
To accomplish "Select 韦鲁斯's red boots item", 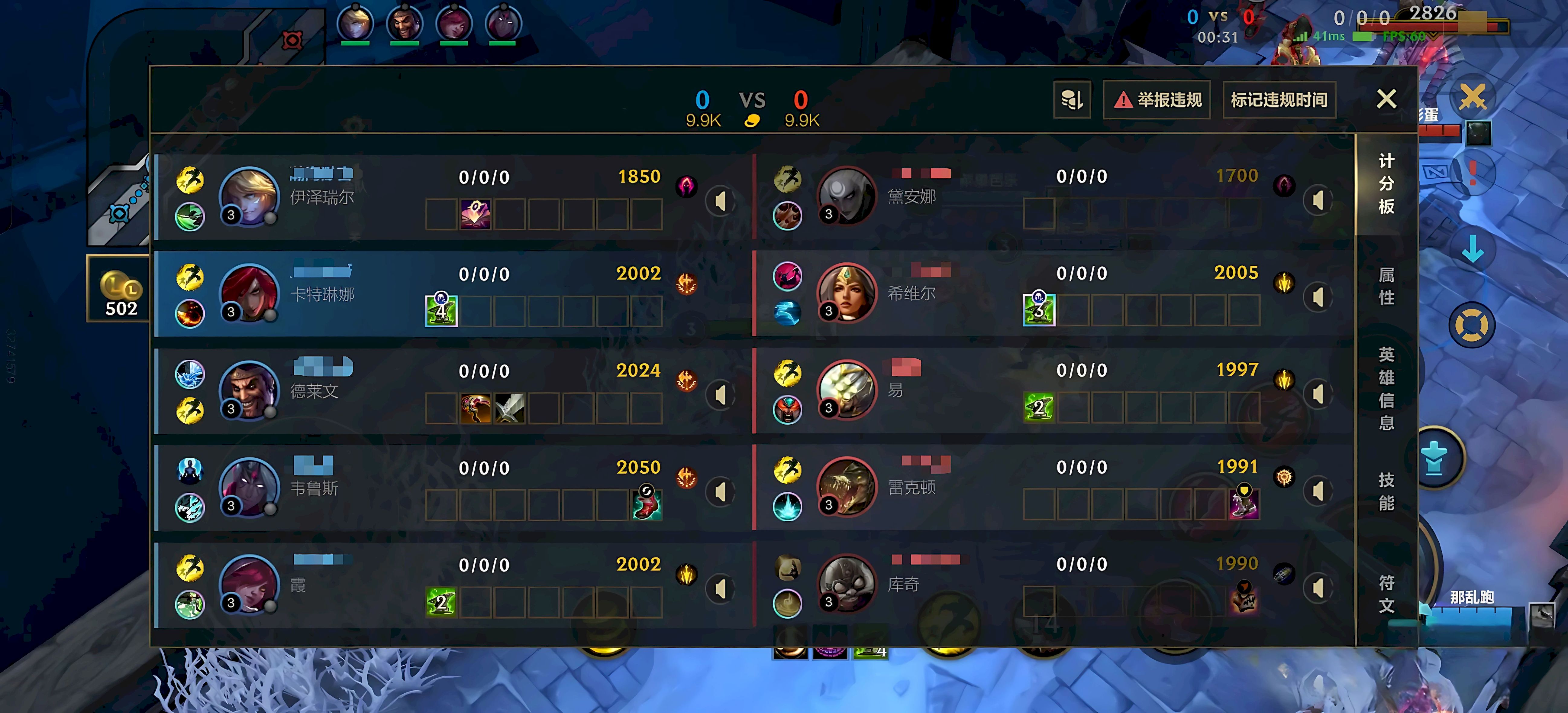I will click(x=647, y=504).
